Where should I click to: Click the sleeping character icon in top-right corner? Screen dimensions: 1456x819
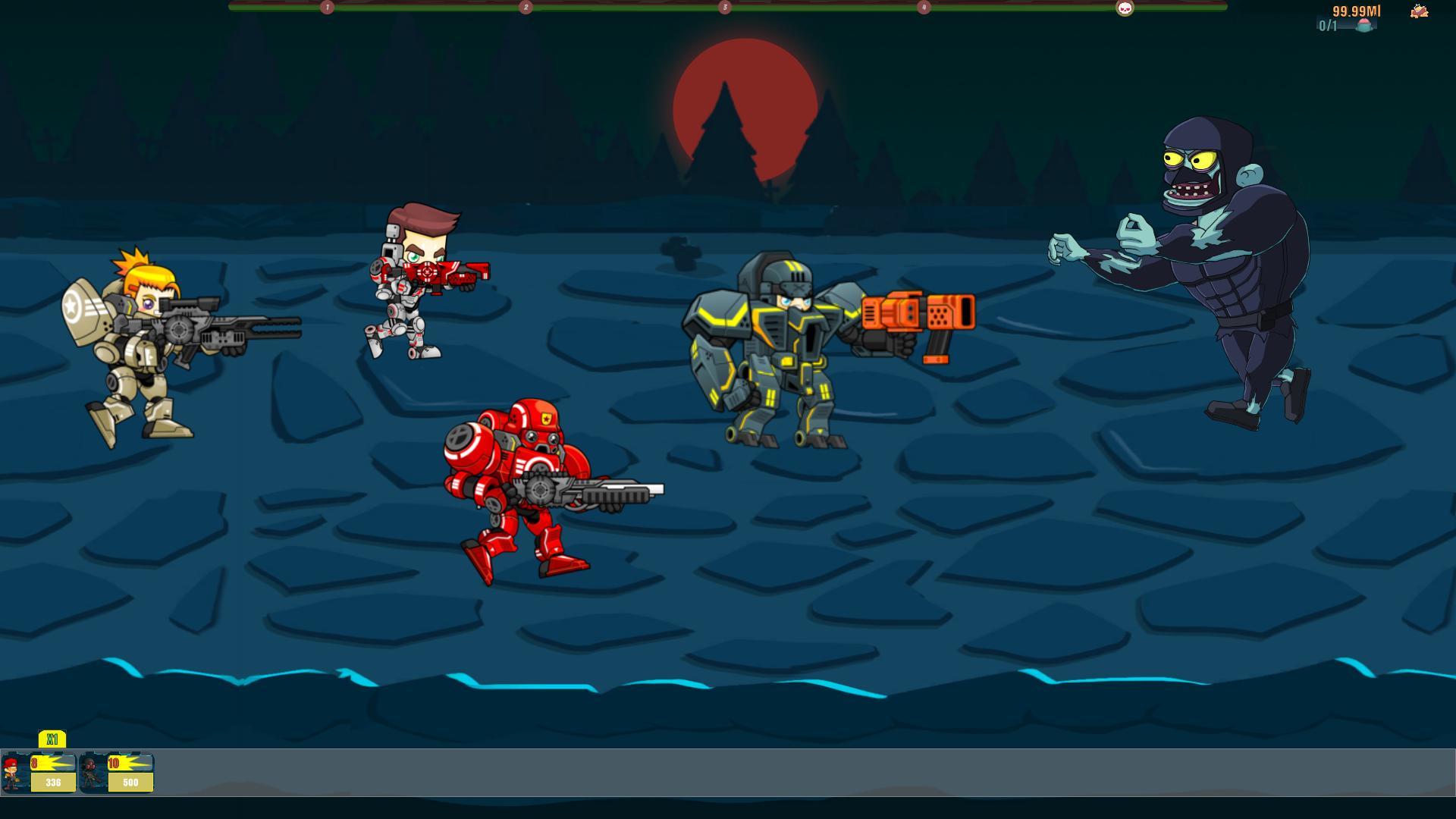tap(1420, 11)
